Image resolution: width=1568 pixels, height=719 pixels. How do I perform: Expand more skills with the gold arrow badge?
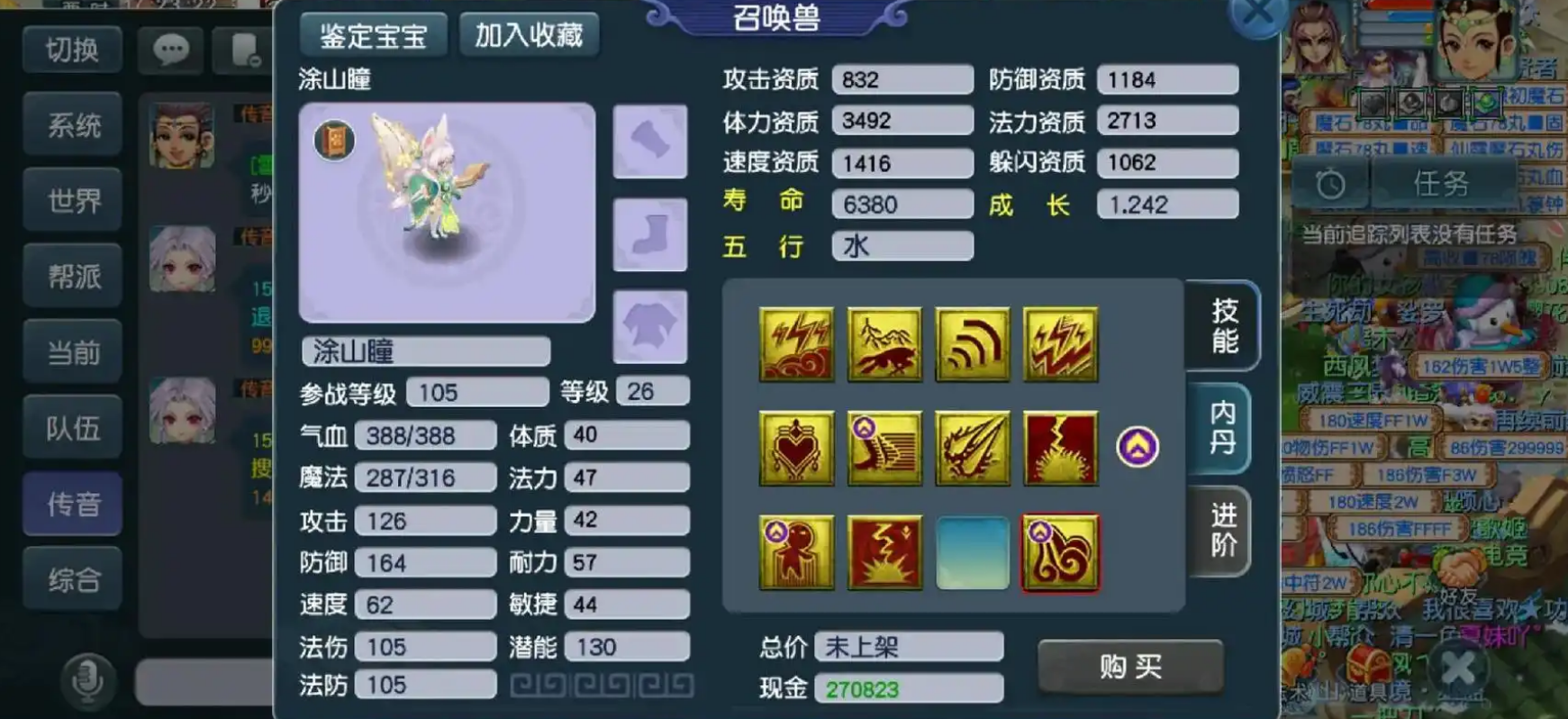1137,448
